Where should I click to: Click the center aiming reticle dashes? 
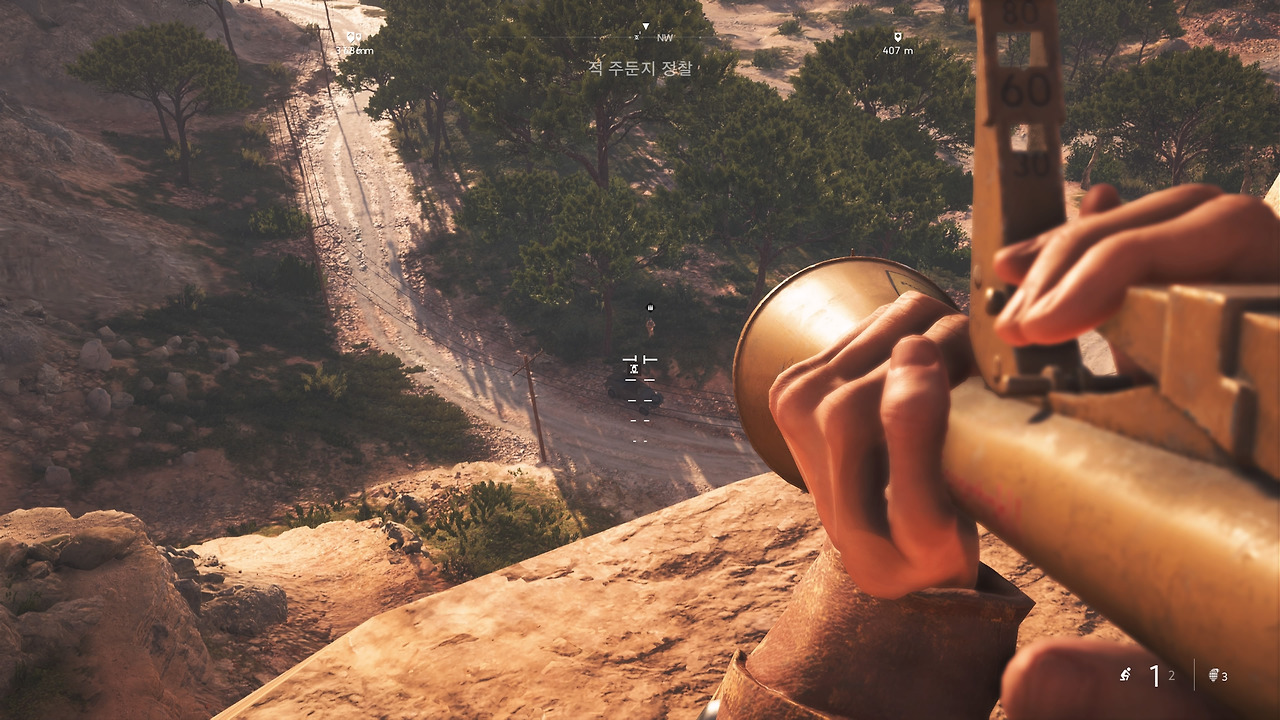[639, 380]
